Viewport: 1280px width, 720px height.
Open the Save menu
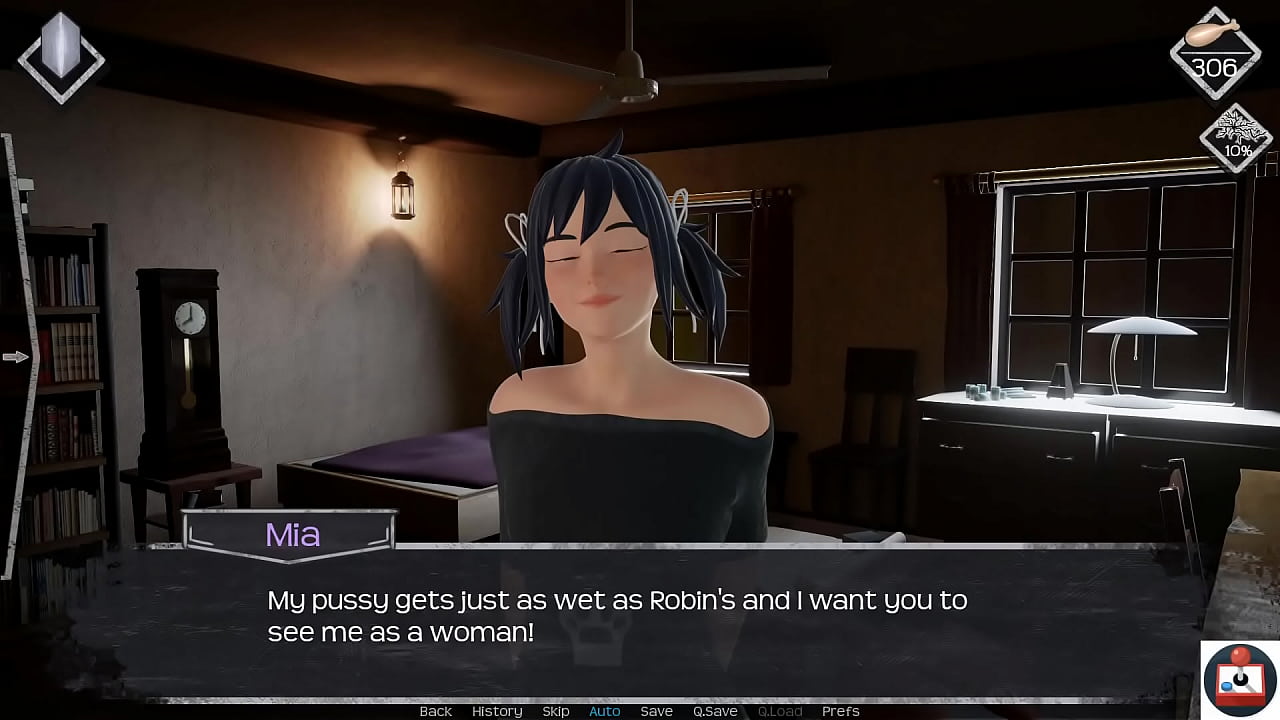656,711
